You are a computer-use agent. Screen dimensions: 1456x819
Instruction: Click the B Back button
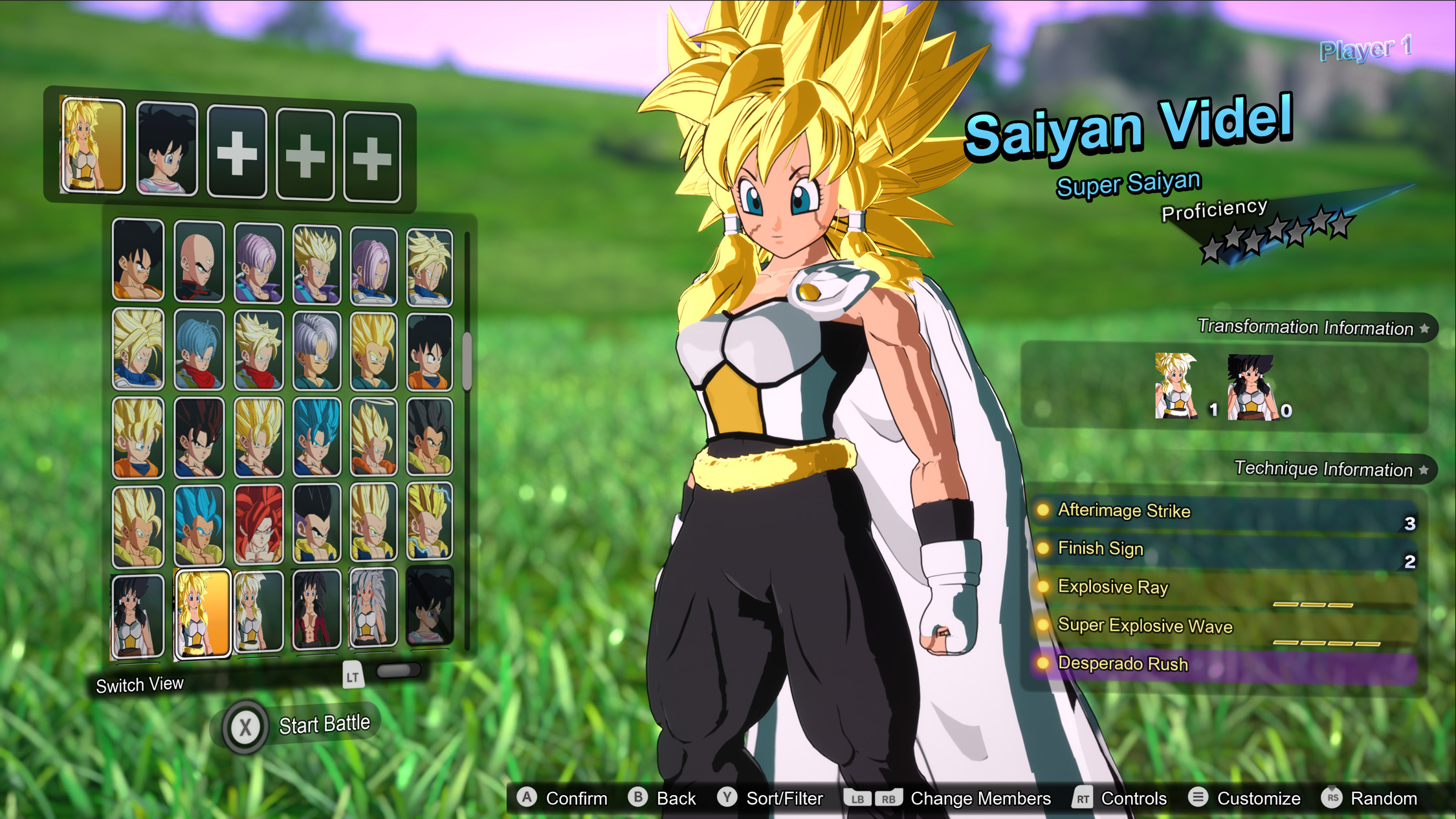coord(638,798)
